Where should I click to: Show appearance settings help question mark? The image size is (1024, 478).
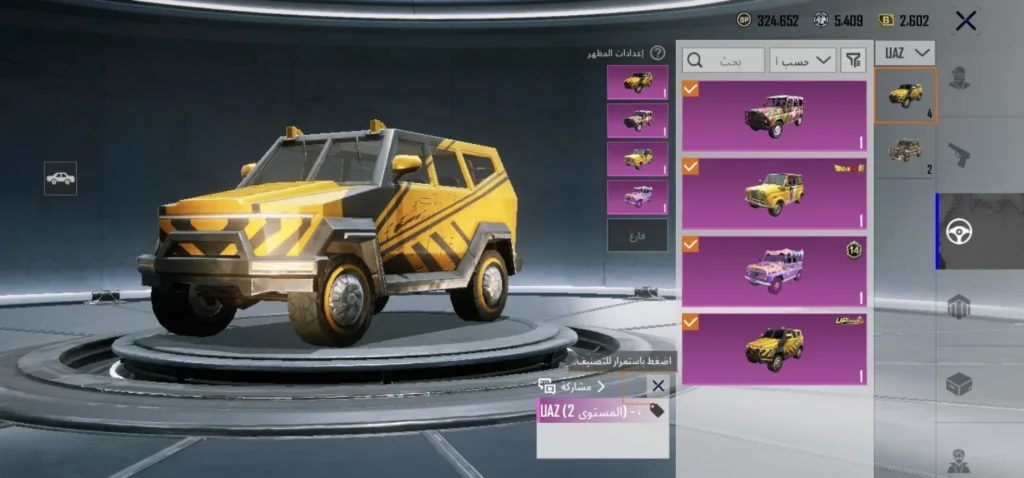pos(658,53)
